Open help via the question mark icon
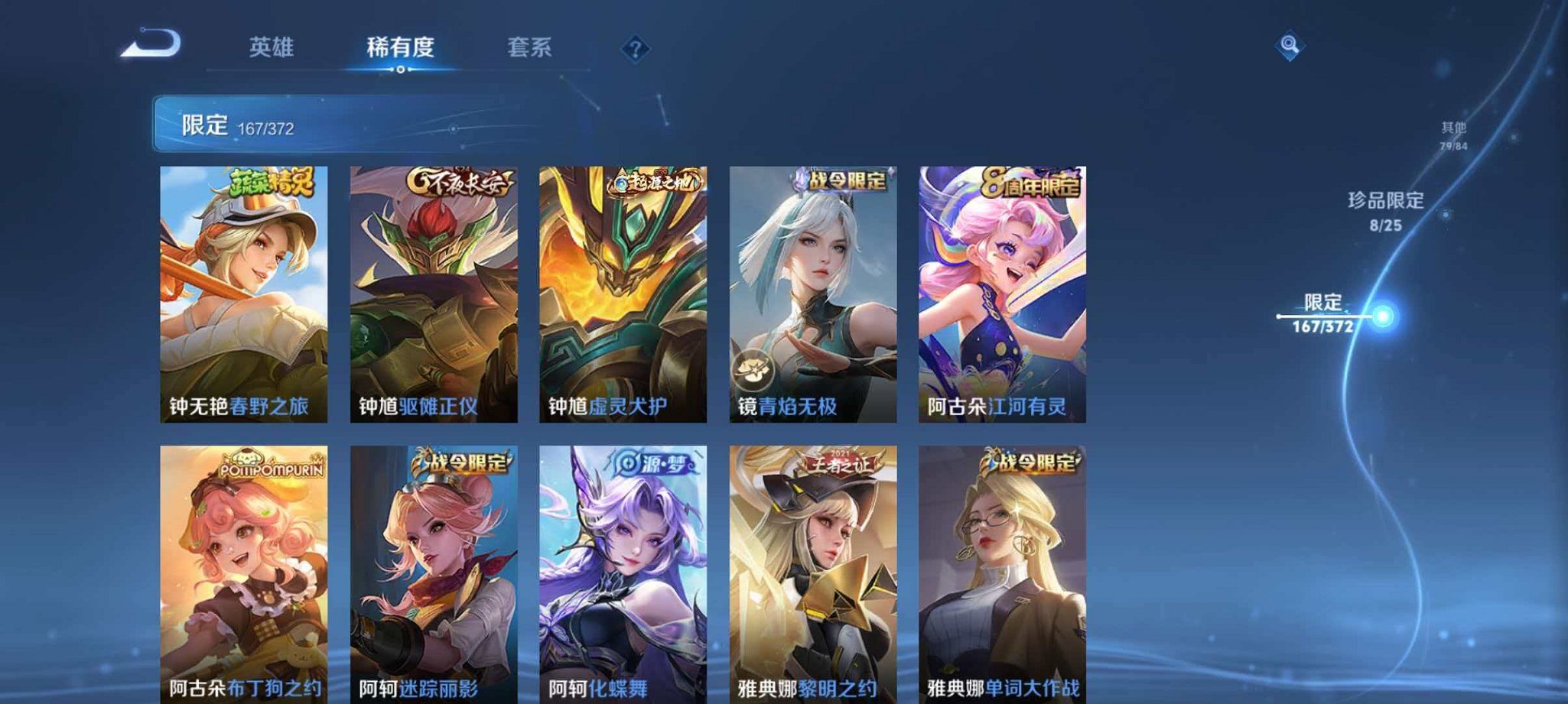Viewport: 1568px width, 704px height. click(x=635, y=48)
